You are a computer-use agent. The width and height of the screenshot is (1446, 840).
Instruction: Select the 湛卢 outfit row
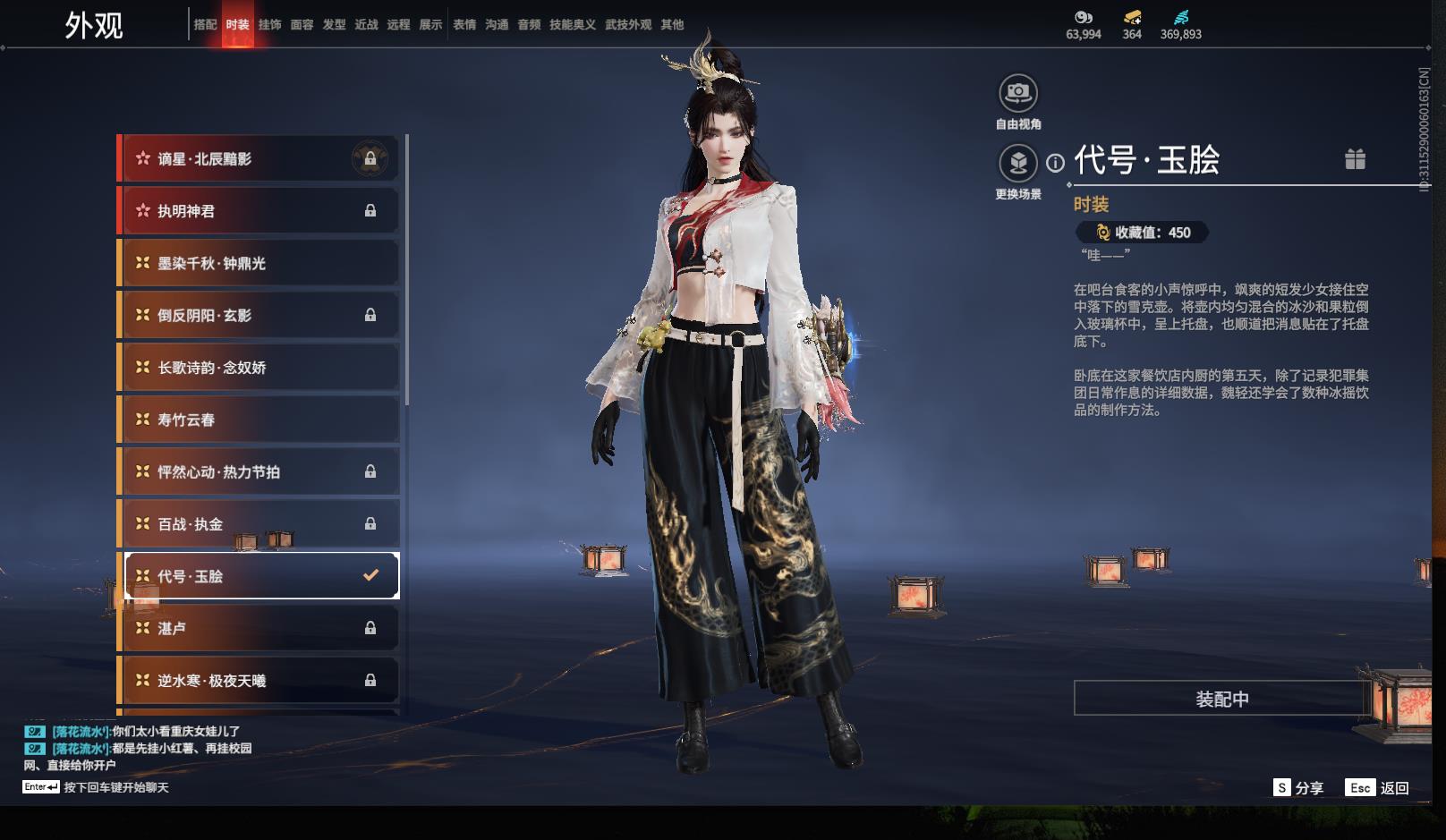click(259, 629)
